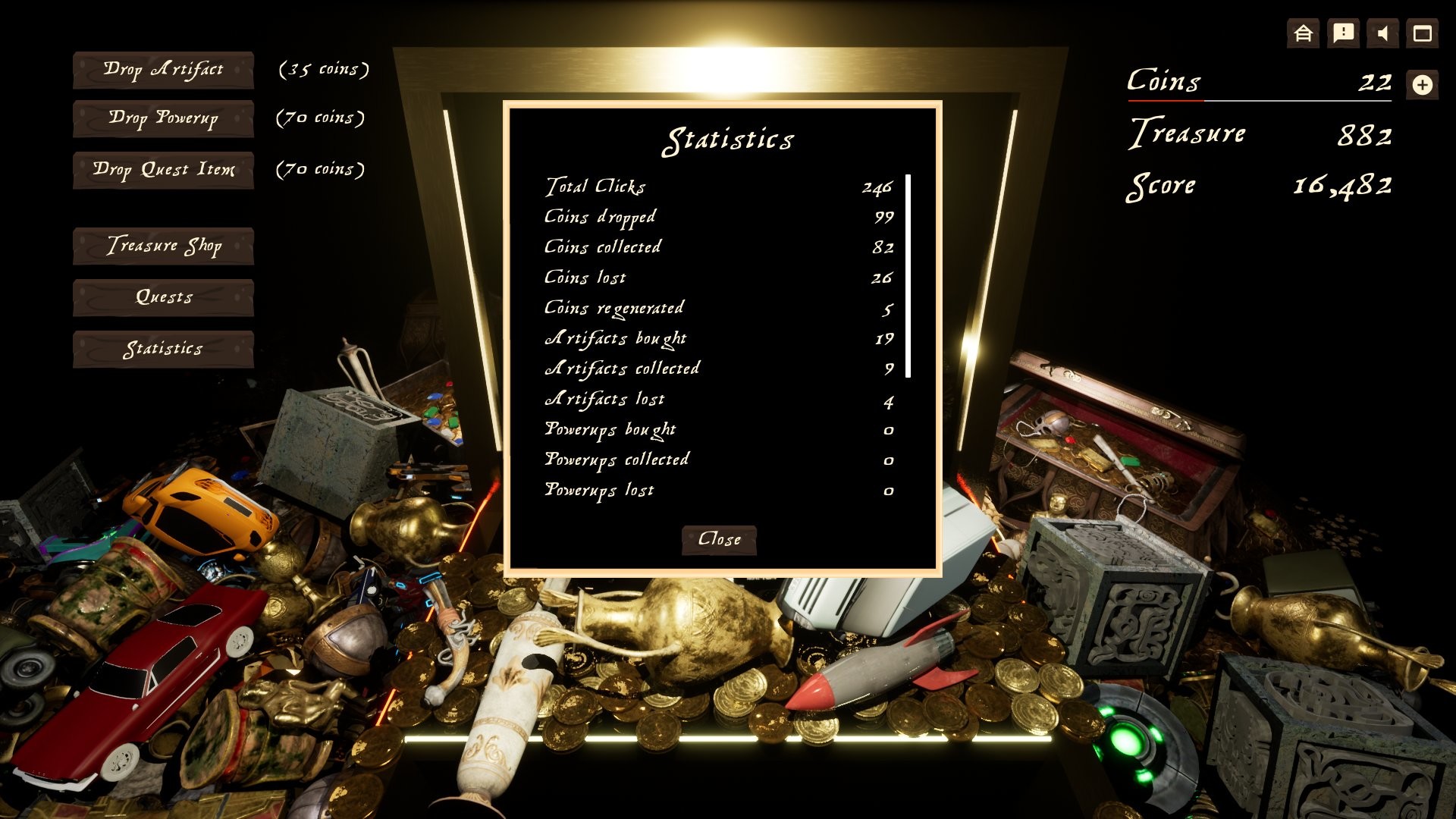Click the Drop Artifact button for 35 coins
Viewport: 1456px width, 819px height.
[162, 69]
